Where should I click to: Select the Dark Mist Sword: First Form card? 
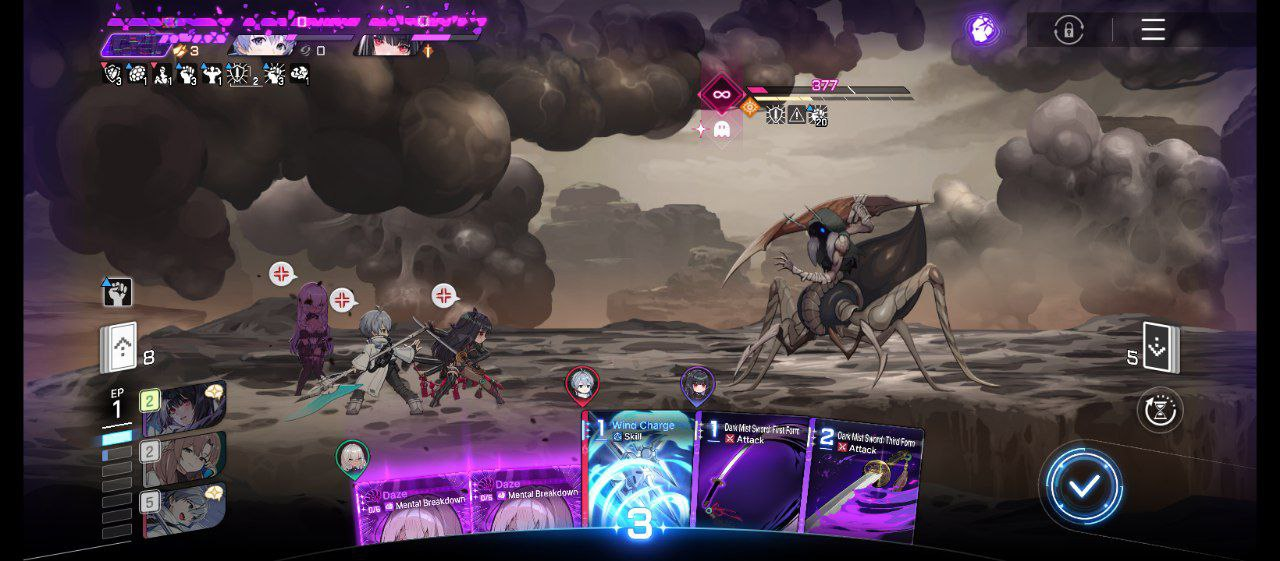[750, 470]
